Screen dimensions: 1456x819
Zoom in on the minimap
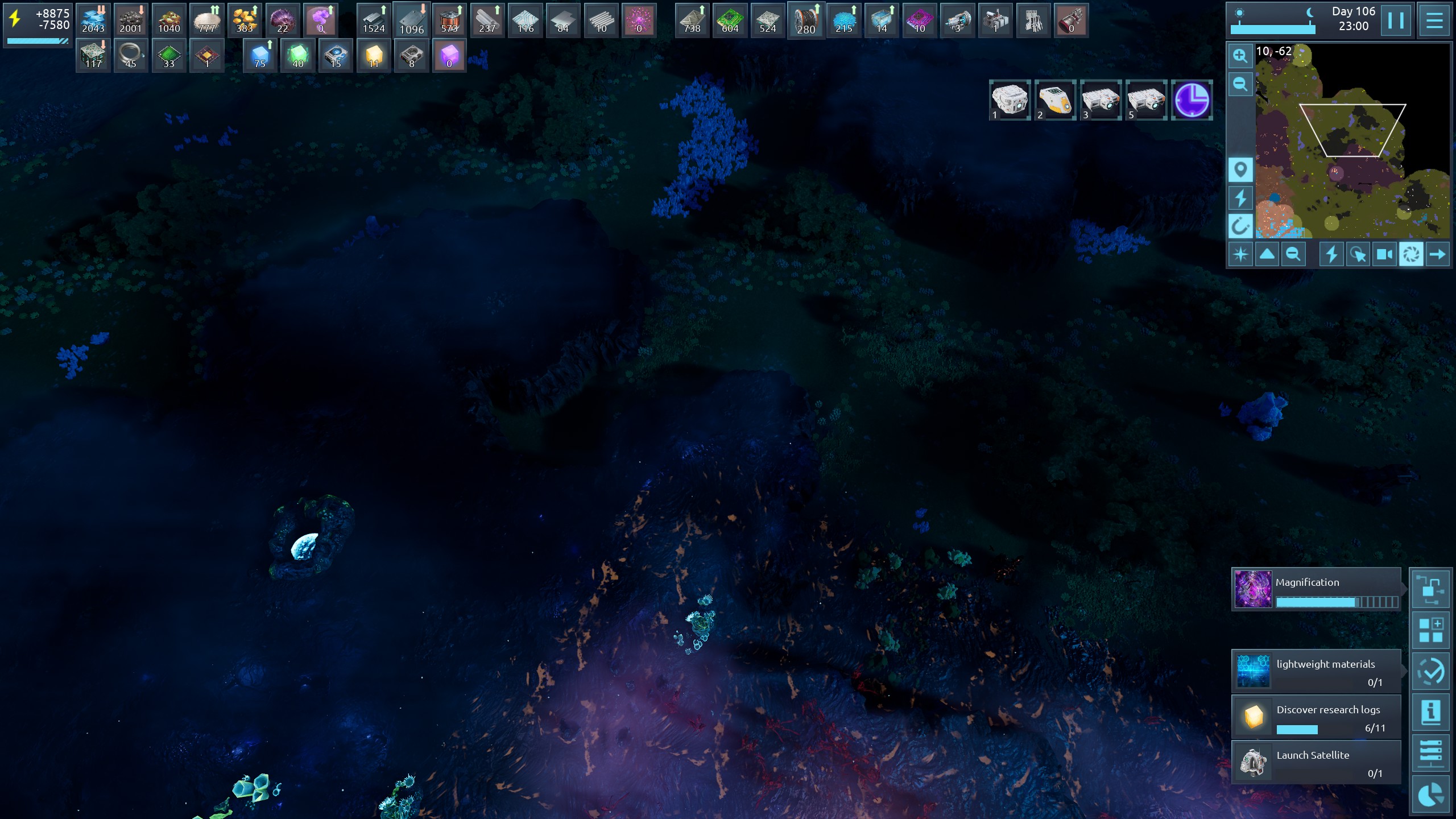coord(1240,56)
